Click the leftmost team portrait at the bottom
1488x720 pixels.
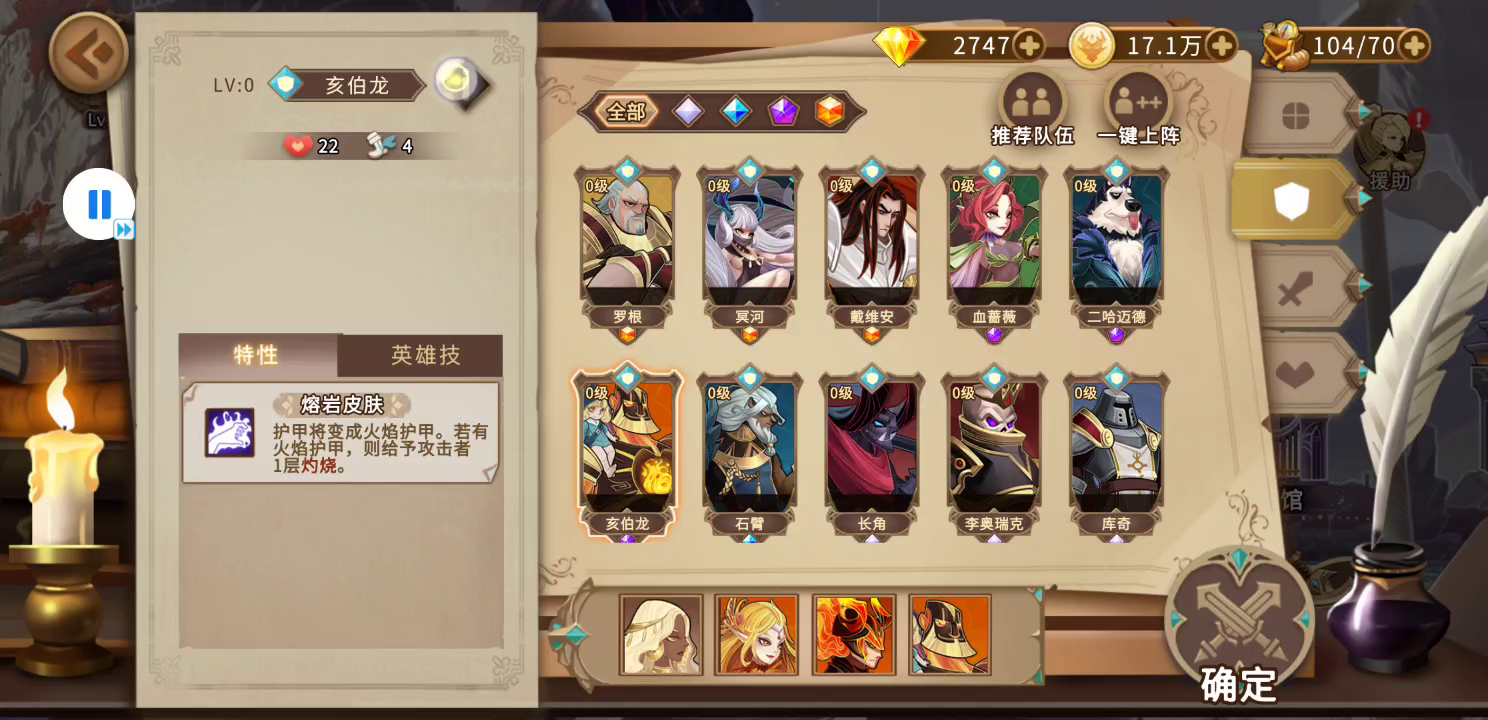coord(660,635)
